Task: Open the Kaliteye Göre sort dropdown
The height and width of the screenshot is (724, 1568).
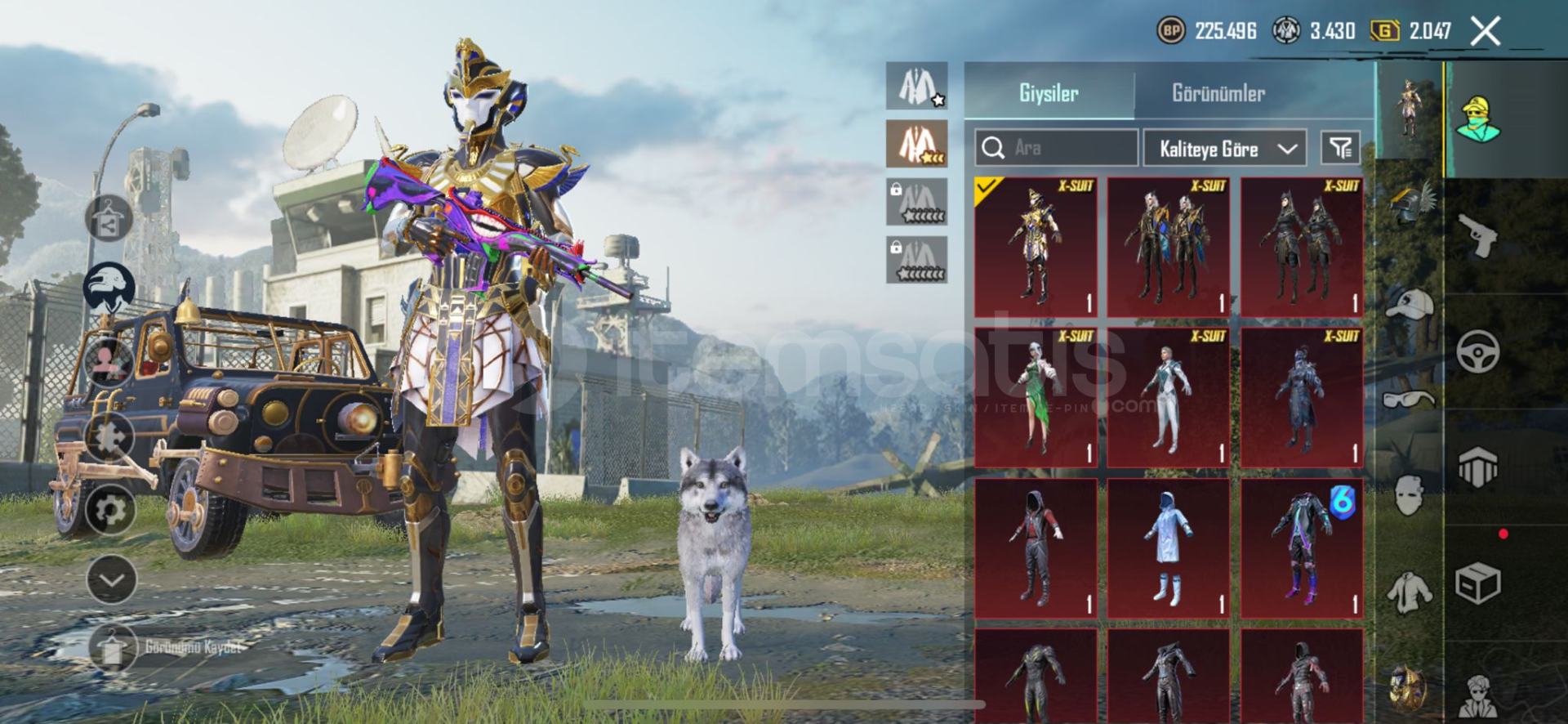Action: pos(1224,149)
